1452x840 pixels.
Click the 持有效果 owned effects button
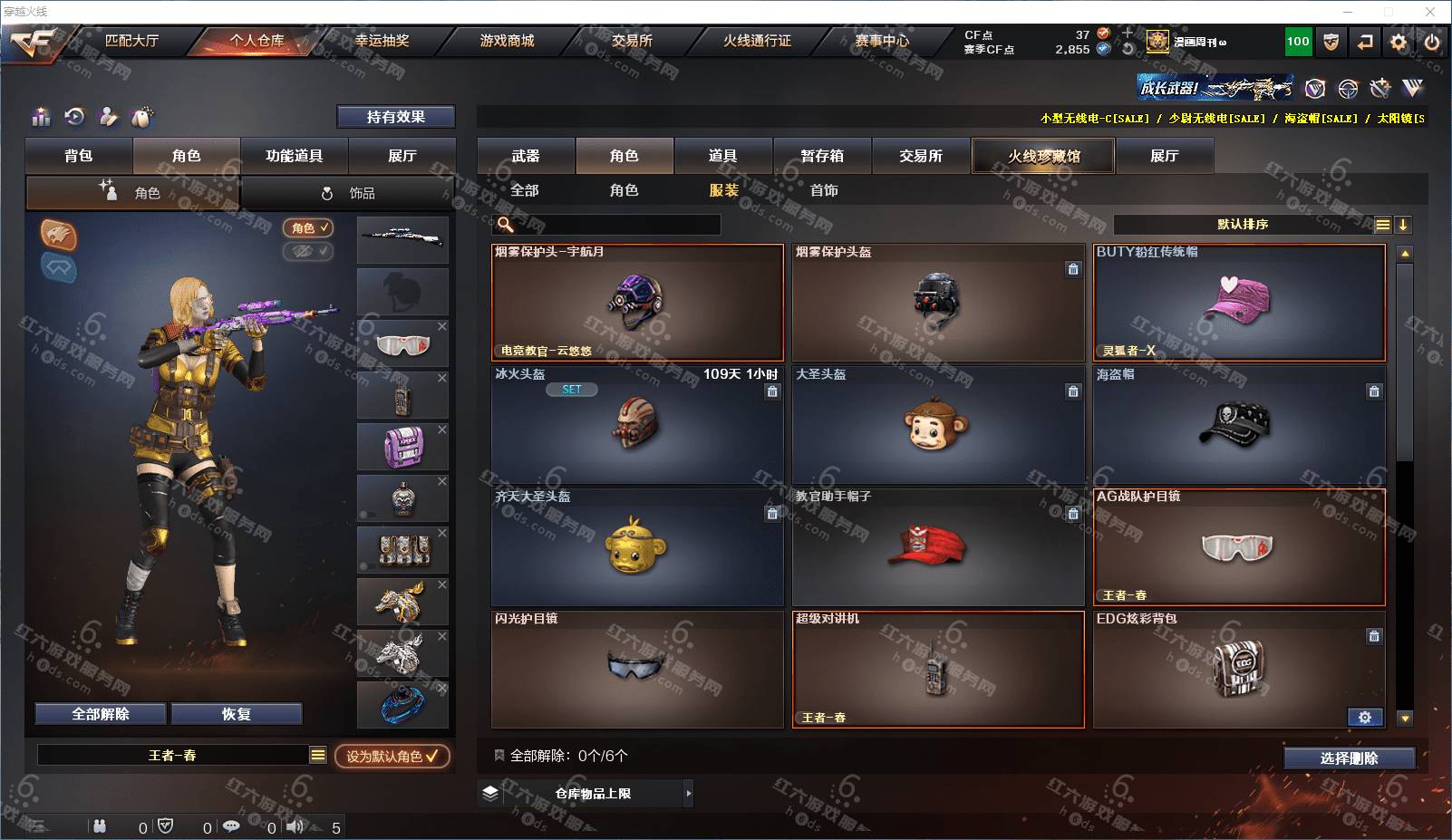[x=395, y=117]
